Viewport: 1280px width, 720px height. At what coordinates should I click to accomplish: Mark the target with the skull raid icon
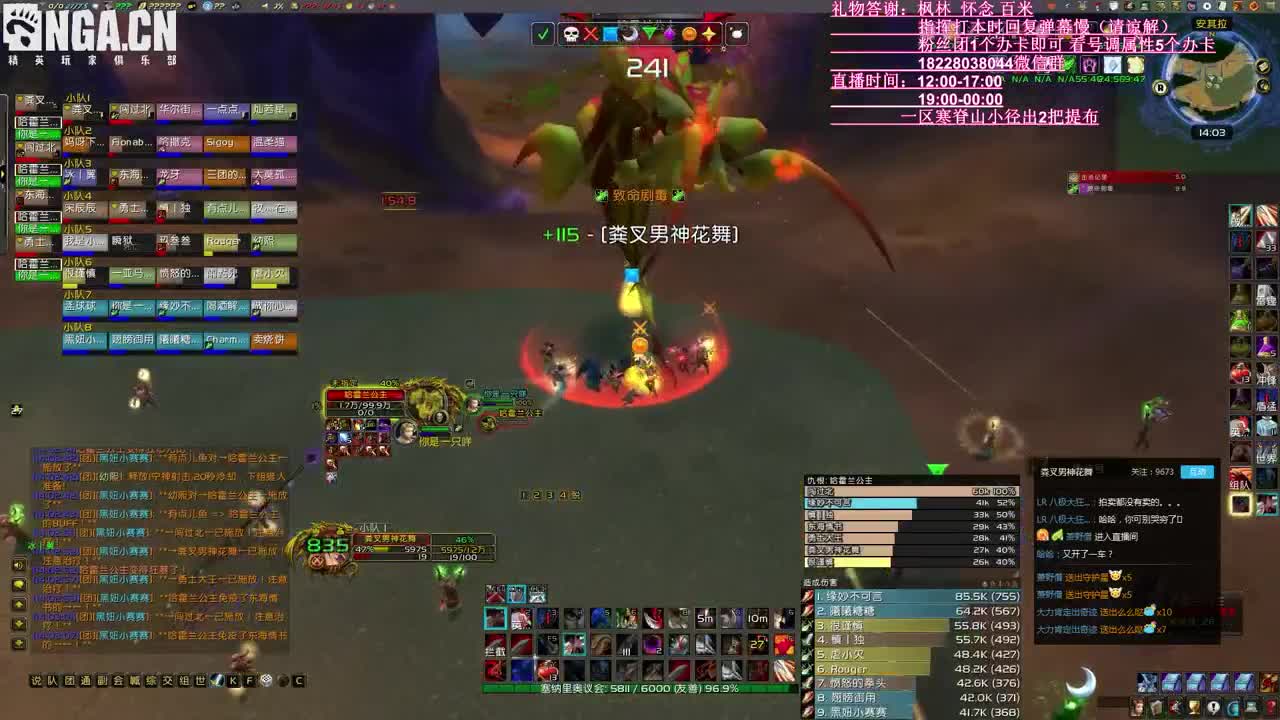coord(570,33)
